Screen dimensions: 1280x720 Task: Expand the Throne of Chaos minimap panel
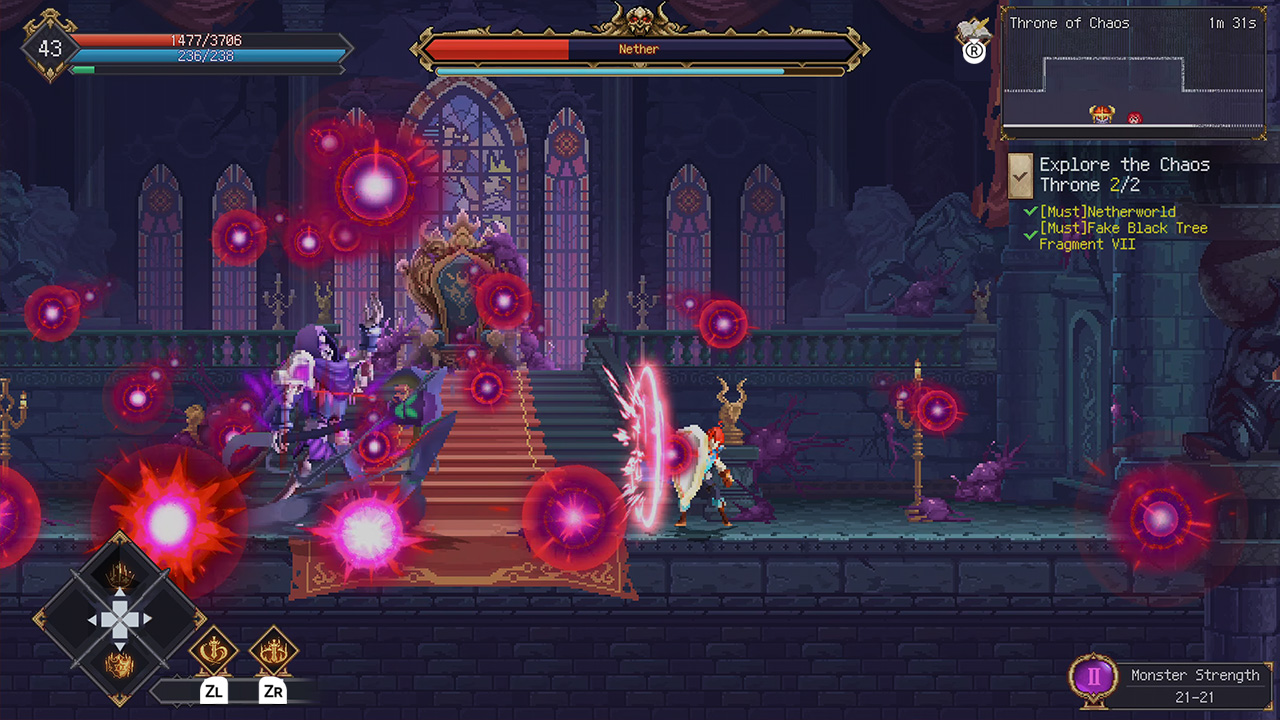(x=1134, y=75)
